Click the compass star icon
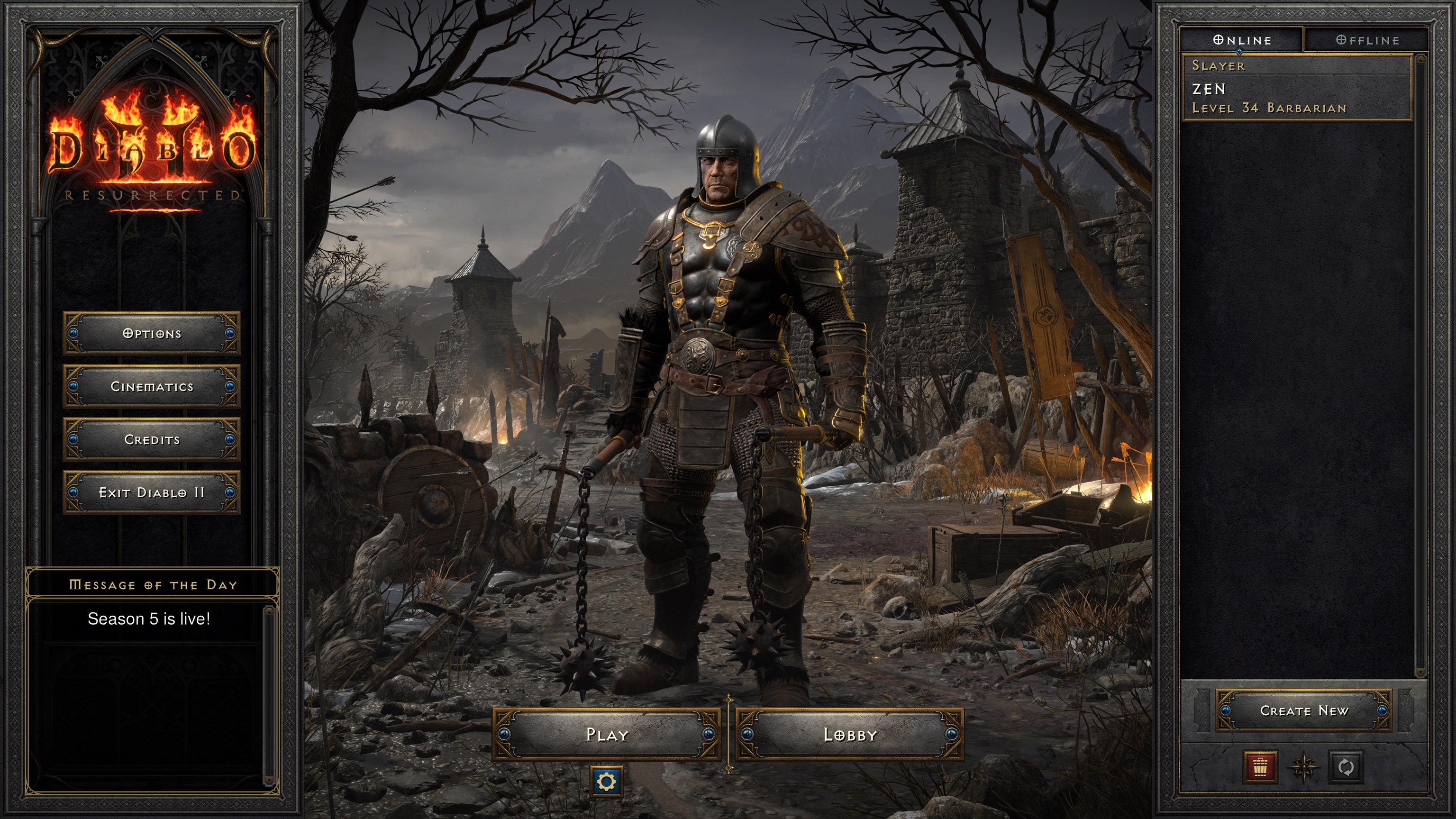 click(1303, 767)
